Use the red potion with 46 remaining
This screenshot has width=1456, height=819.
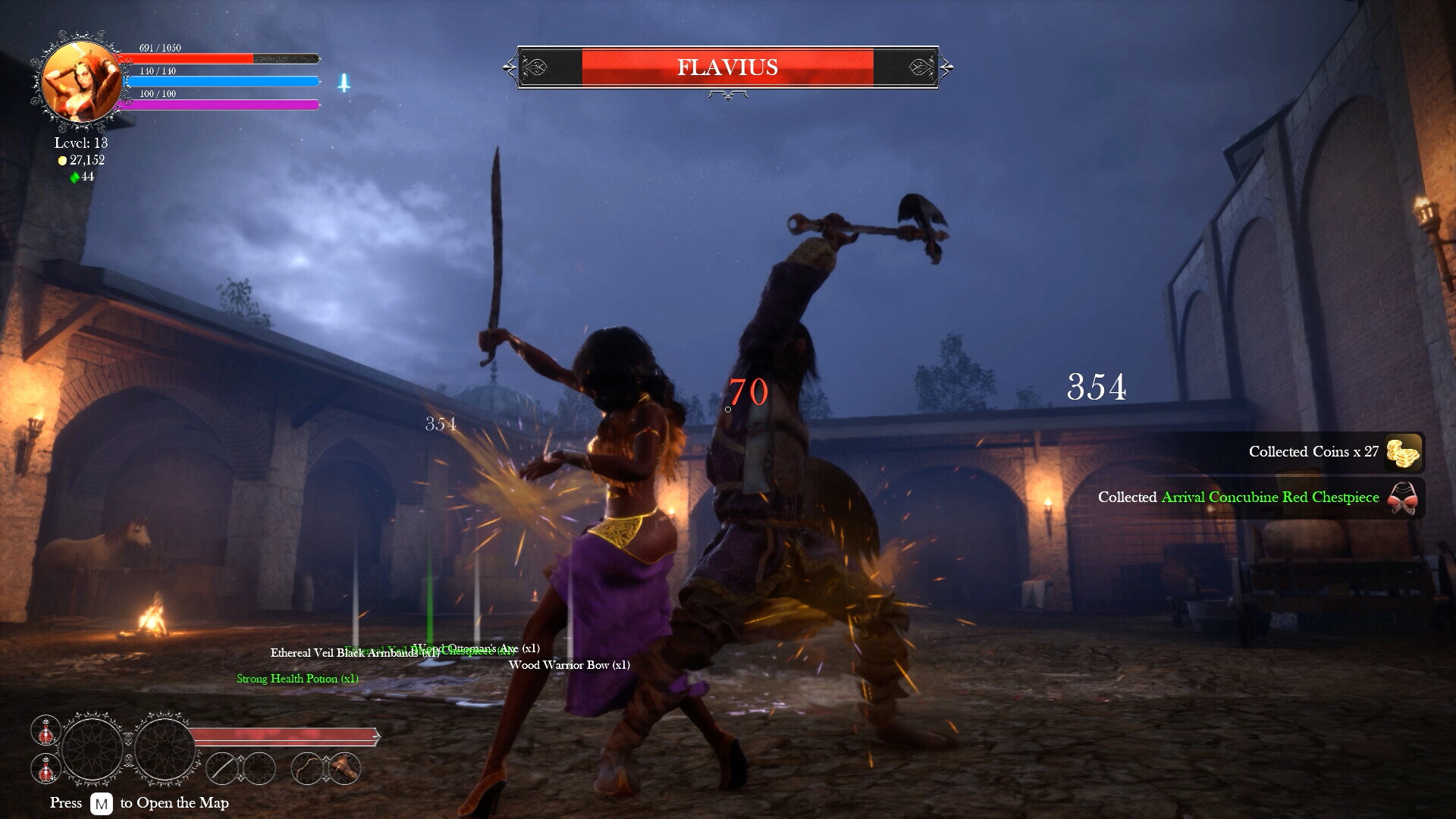click(x=45, y=768)
